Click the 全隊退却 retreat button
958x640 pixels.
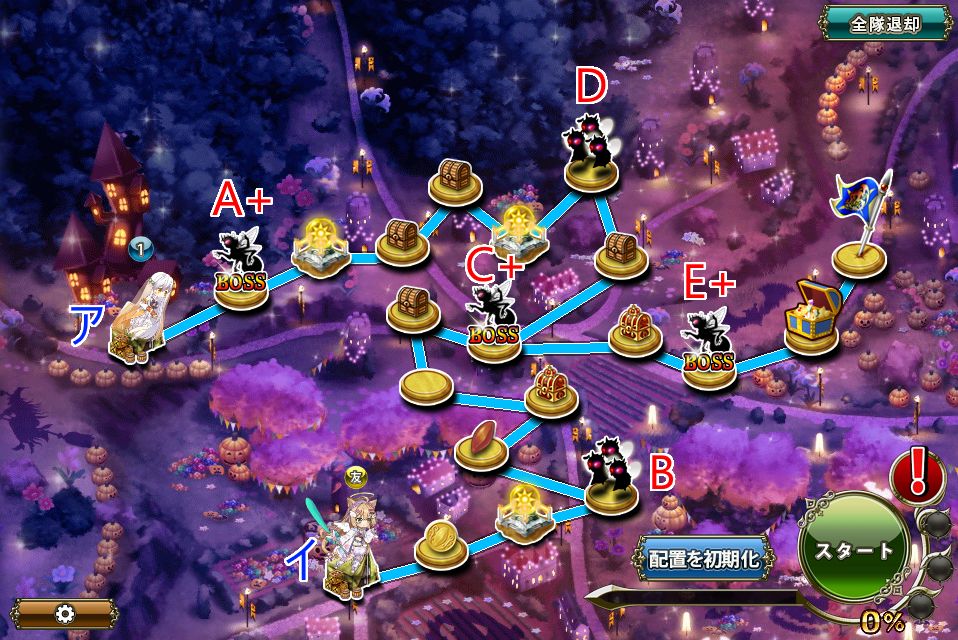884,24
